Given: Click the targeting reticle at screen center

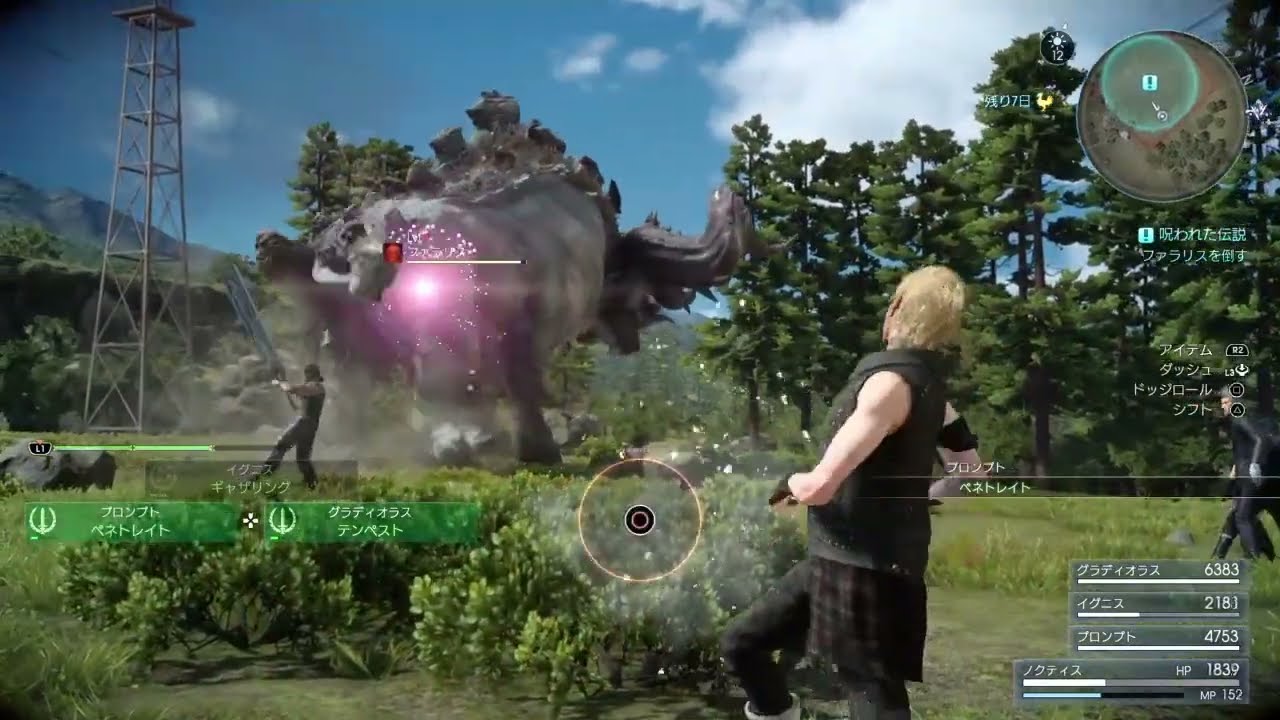Looking at the screenshot, I should [638, 519].
